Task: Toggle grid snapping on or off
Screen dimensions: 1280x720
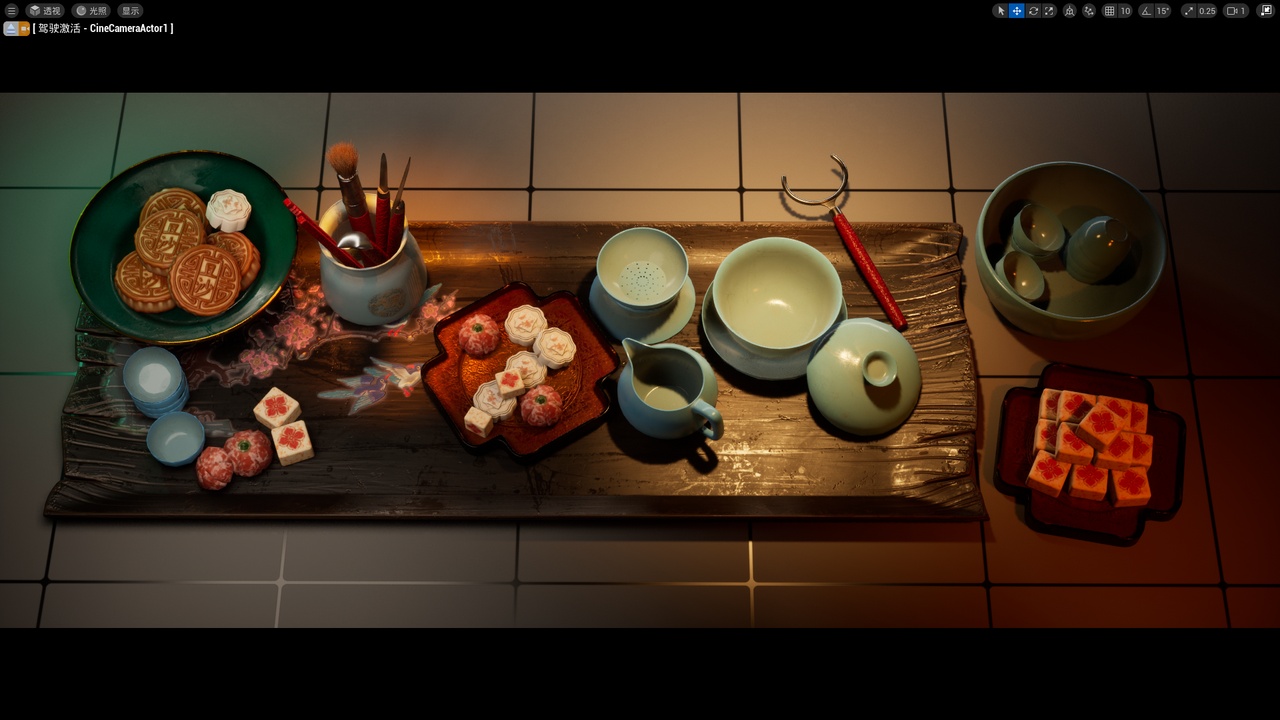Action: point(1109,10)
